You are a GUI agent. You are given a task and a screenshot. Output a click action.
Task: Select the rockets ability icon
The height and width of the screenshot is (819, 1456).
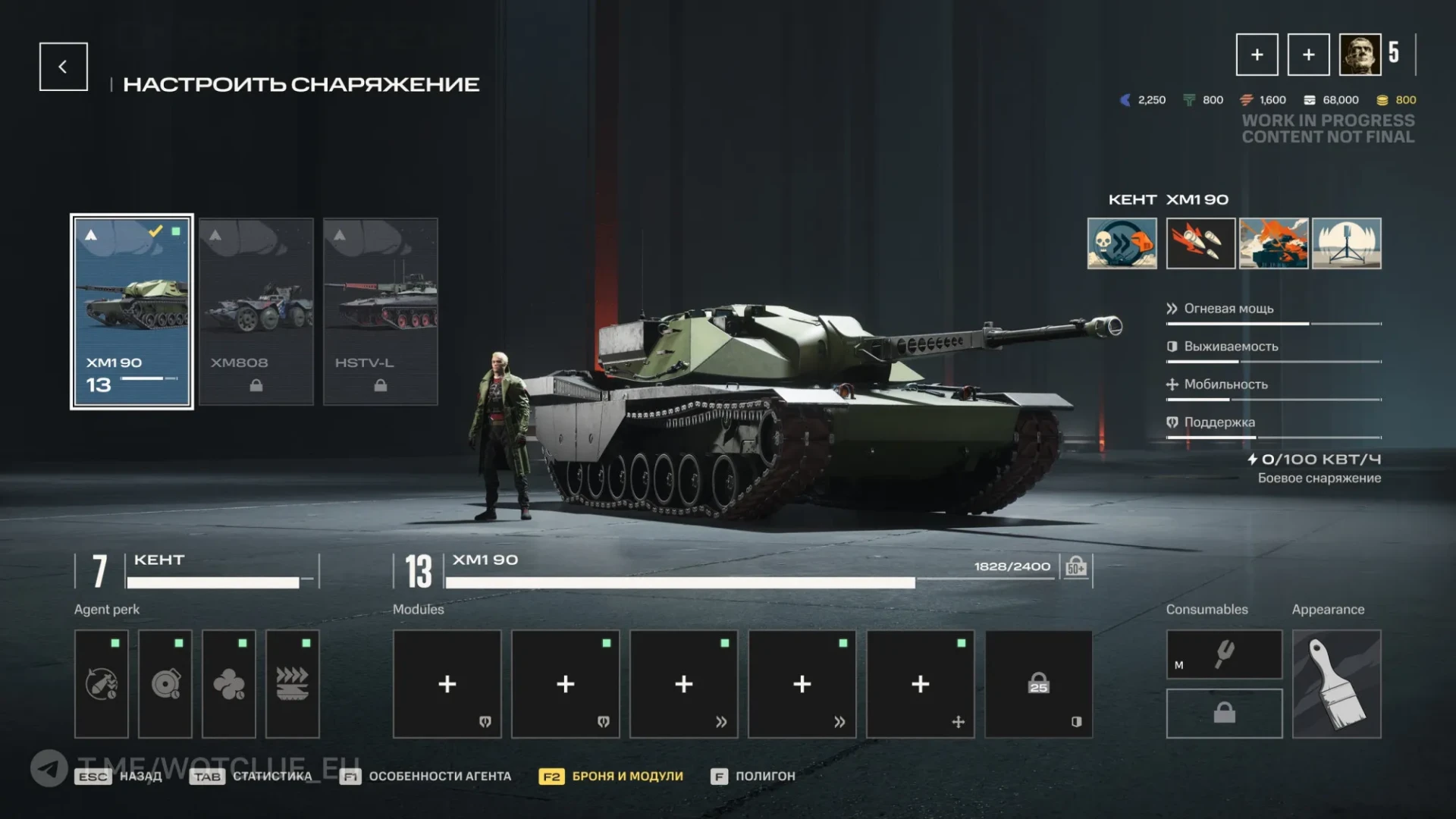point(1200,243)
